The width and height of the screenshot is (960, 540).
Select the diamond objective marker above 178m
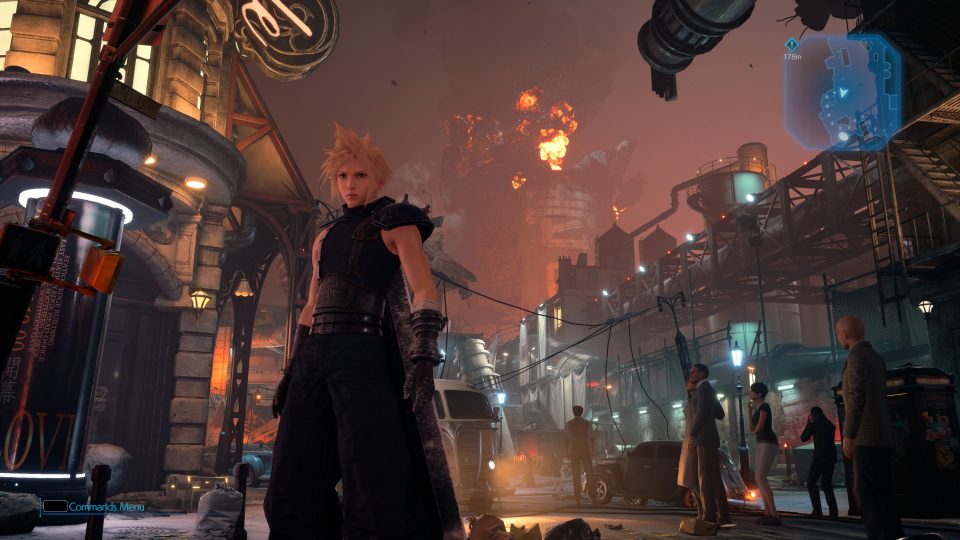pyautogui.click(x=791, y=44)
